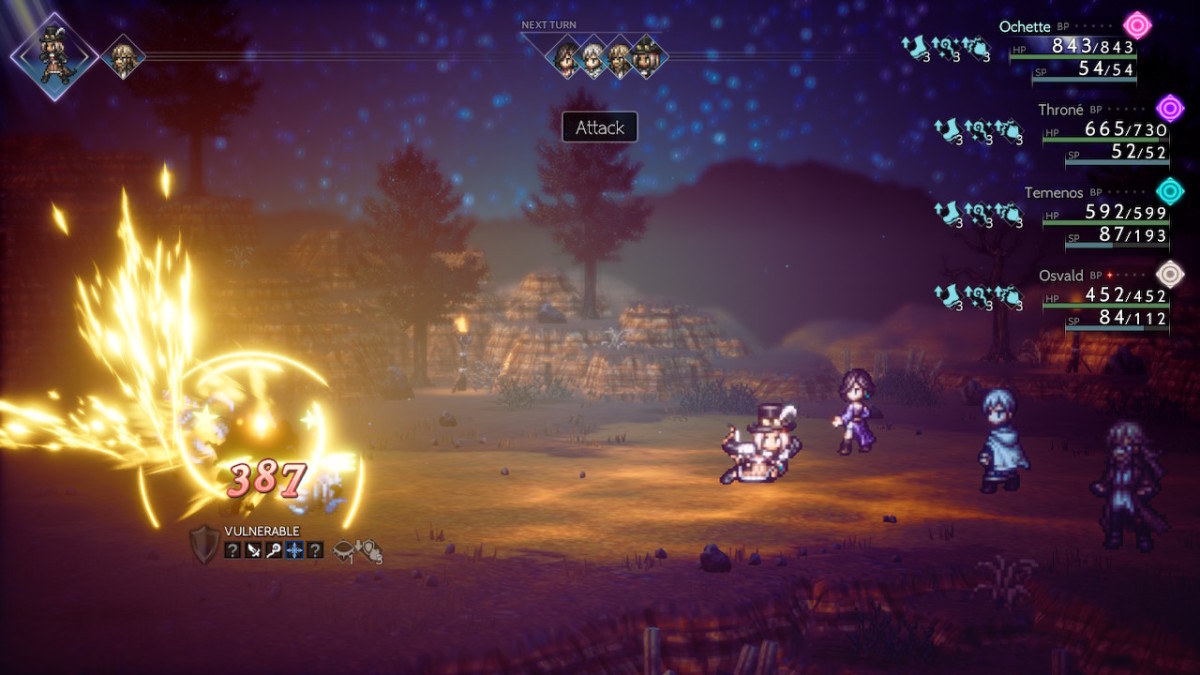The height and width of the screenshot is (675, 1200).
Task: Pick Osvald's party status entry
Action: click(x=1062, y=275)
